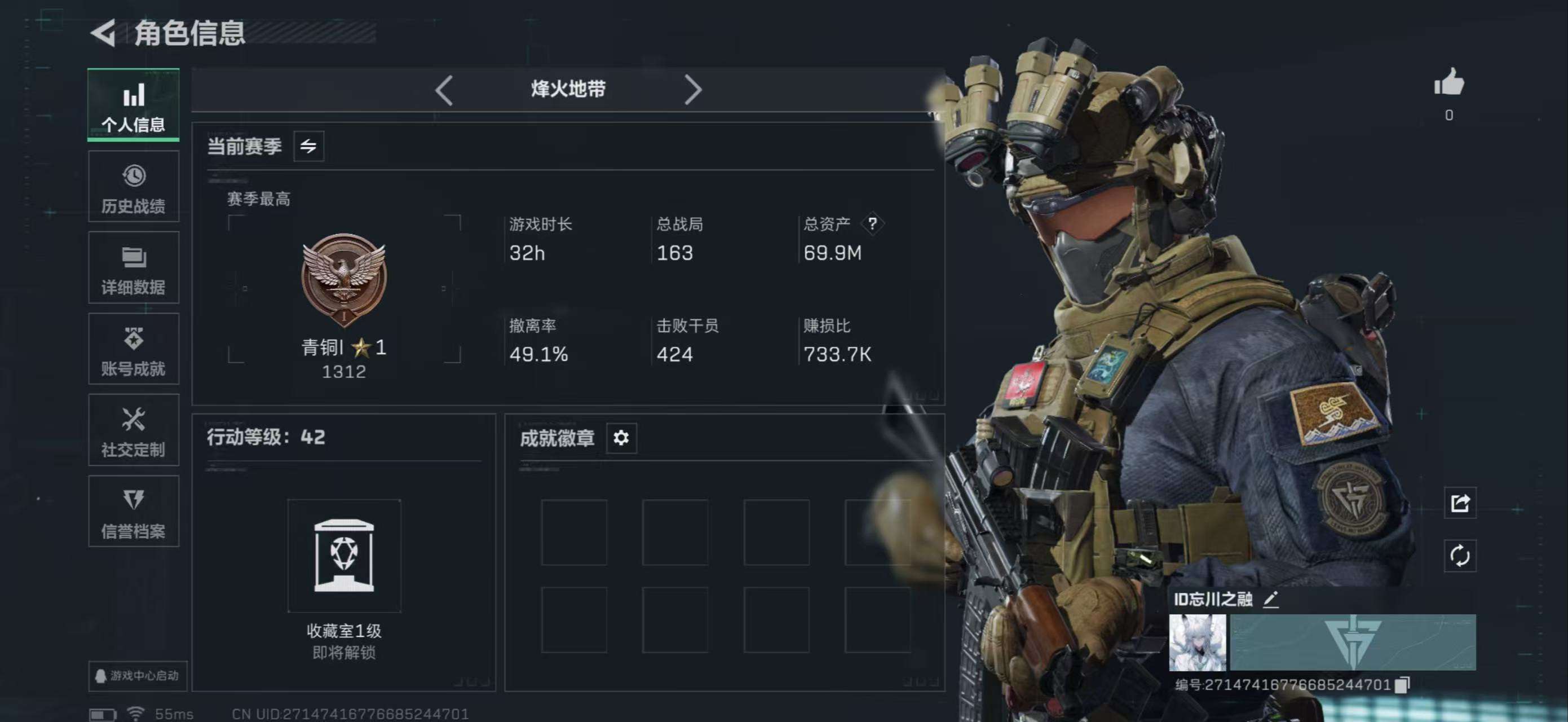Switch to previous mode with left arrow

pos(444,89)
